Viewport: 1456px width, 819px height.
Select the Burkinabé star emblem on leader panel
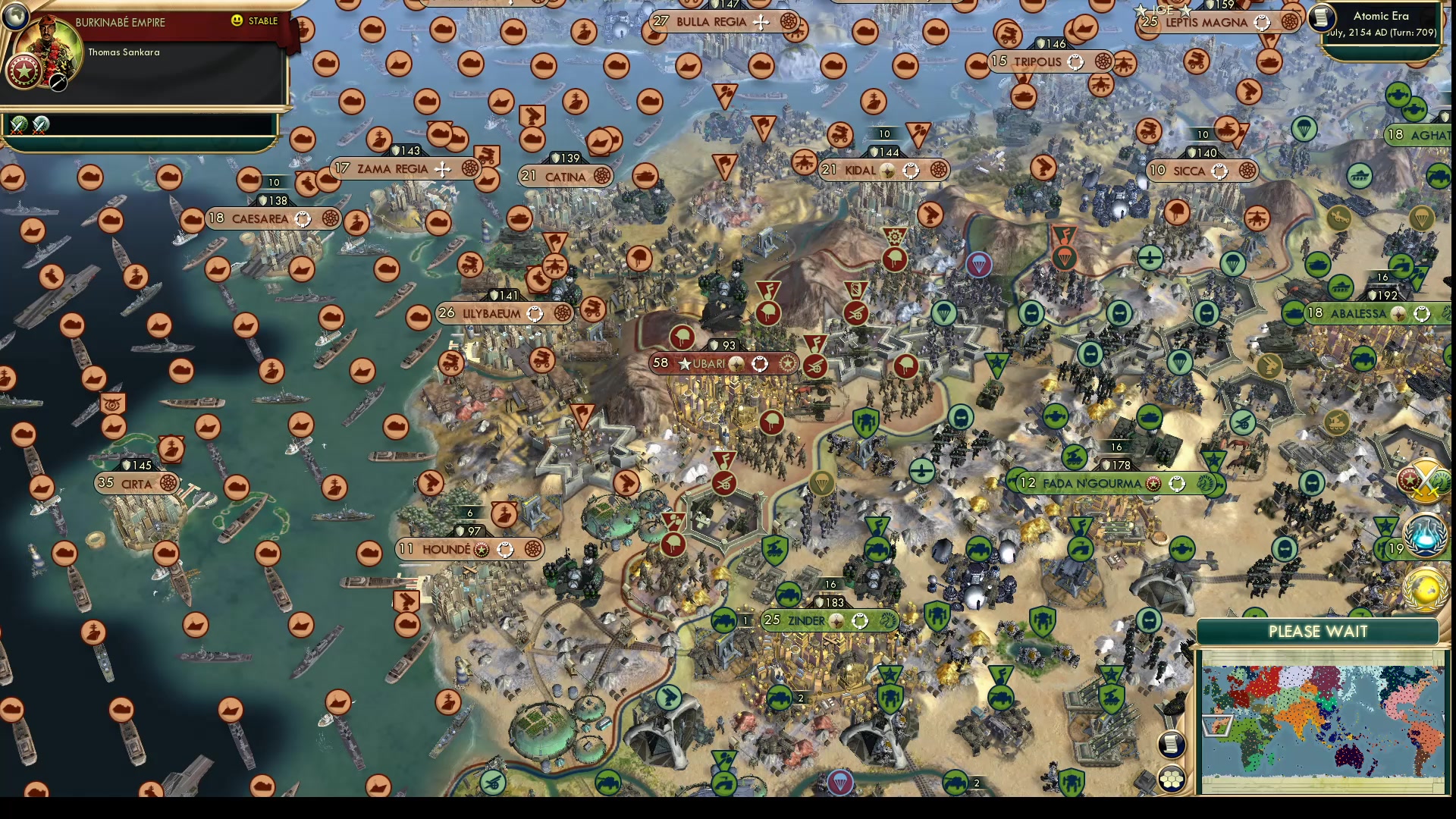(24, 70)
